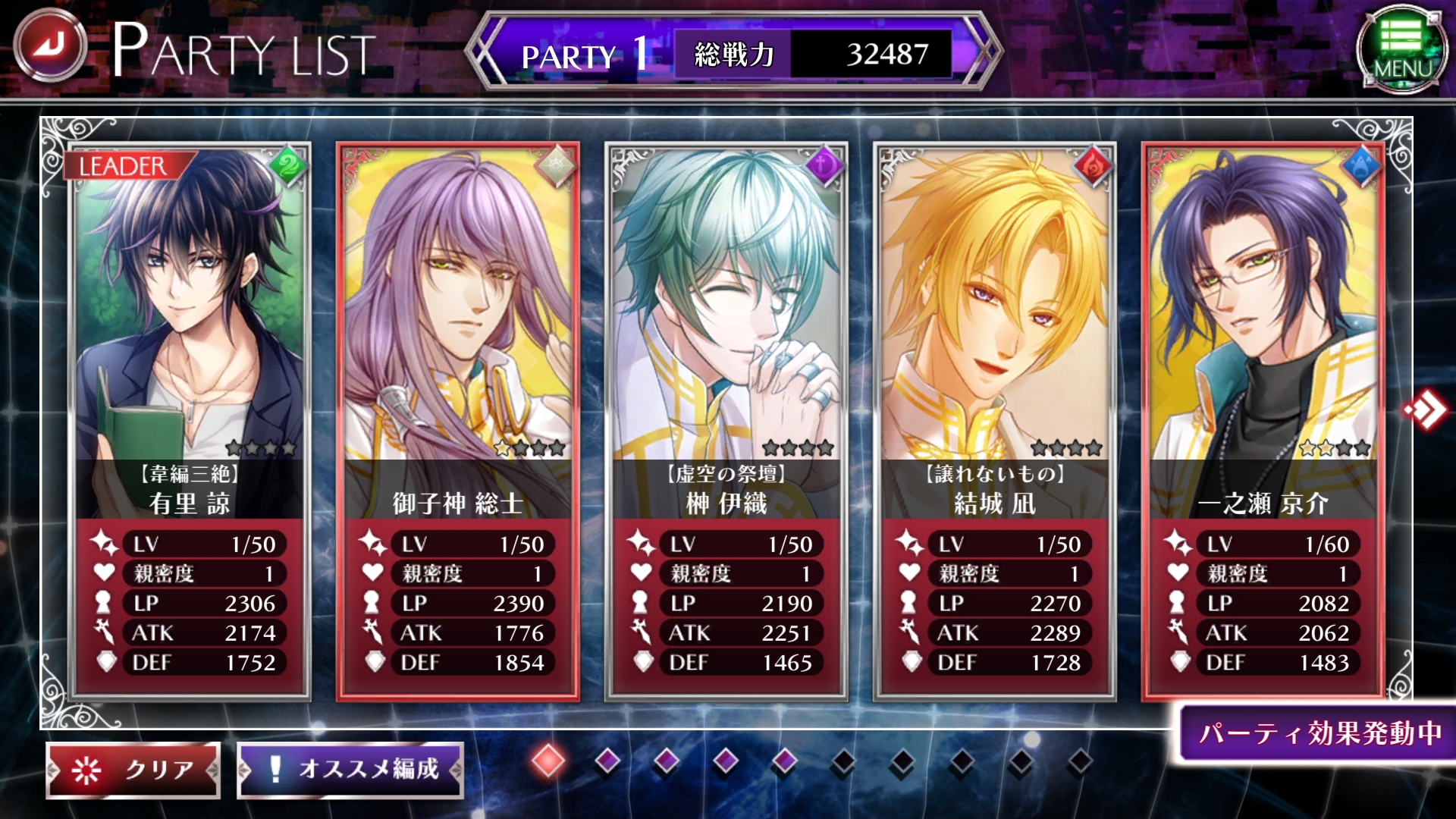Show the active party effect パーティ効果発動中
Screen dimensions: 1456x819
tap(1319, 733)
